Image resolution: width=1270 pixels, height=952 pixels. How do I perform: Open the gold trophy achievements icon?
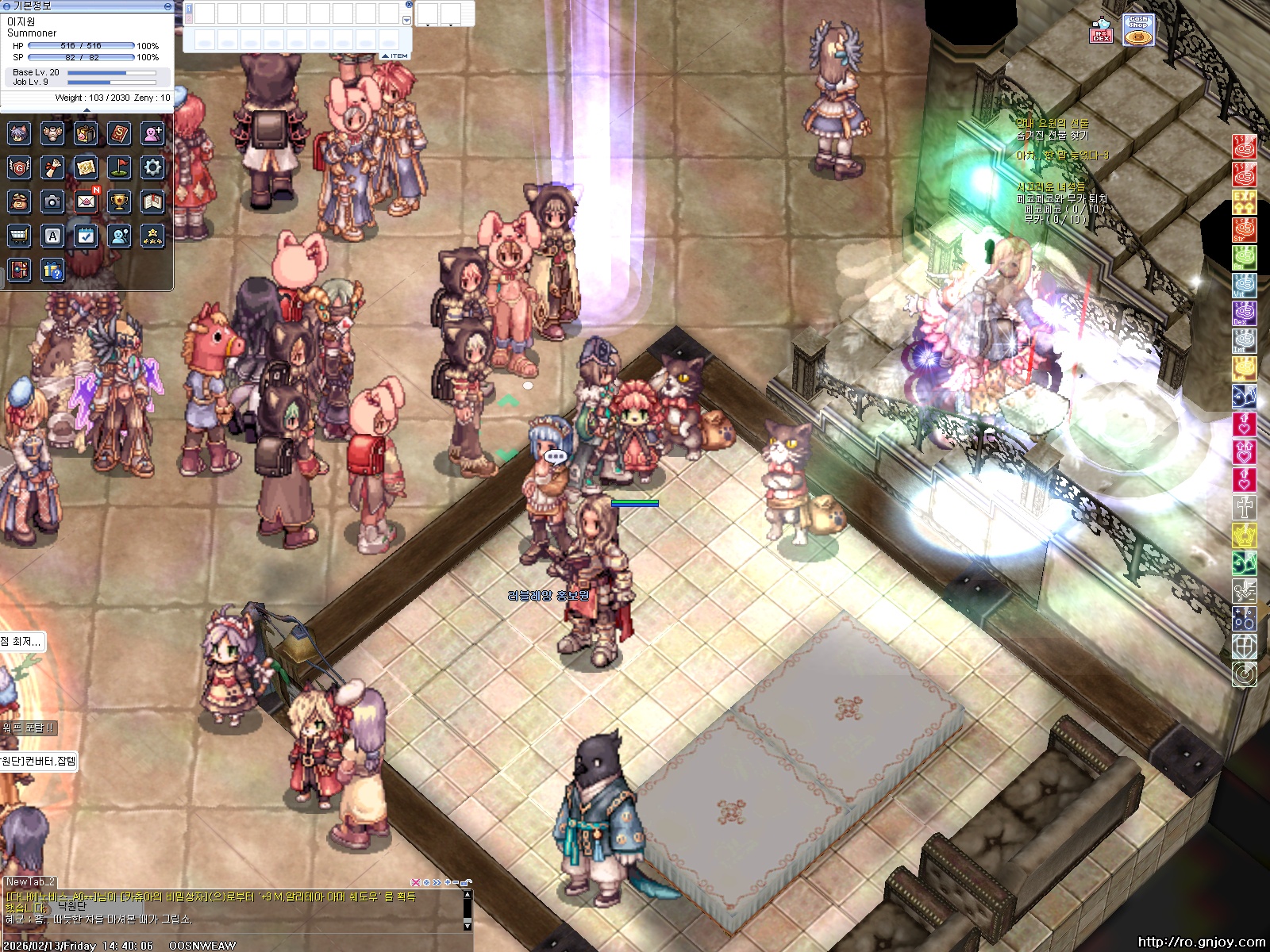click(x=119, y=202)
